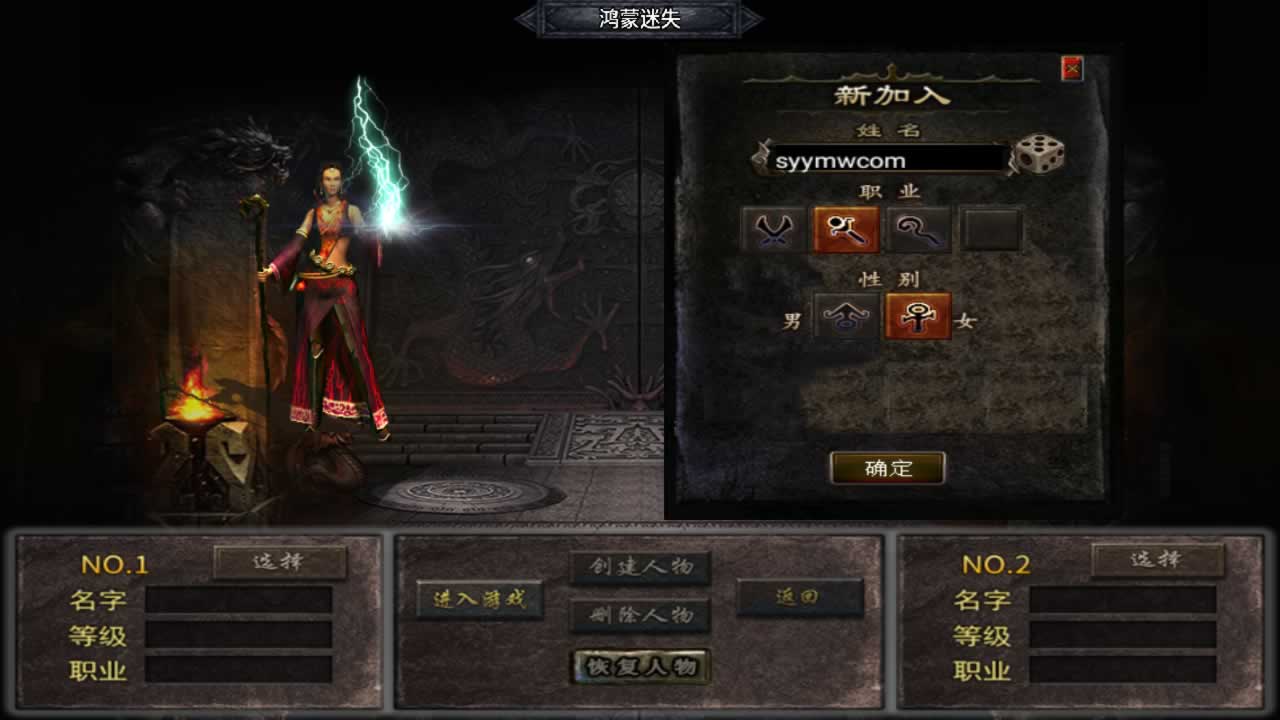Open 创建人物 to create a character
The width and height of the screenshot is (1280, 720).
[x=640, y=567]
